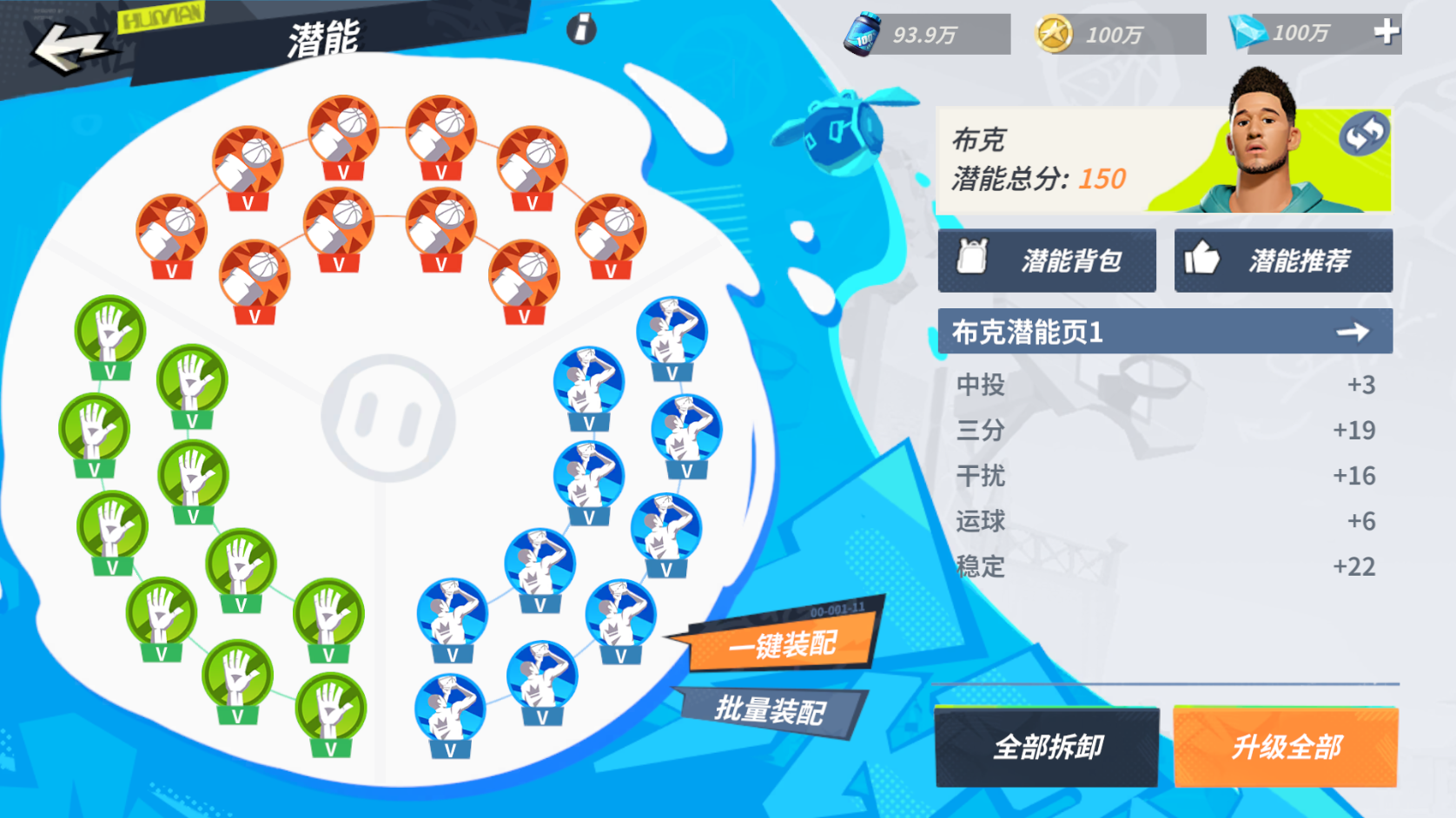Open the 潜能推荐 panel

1284,260
